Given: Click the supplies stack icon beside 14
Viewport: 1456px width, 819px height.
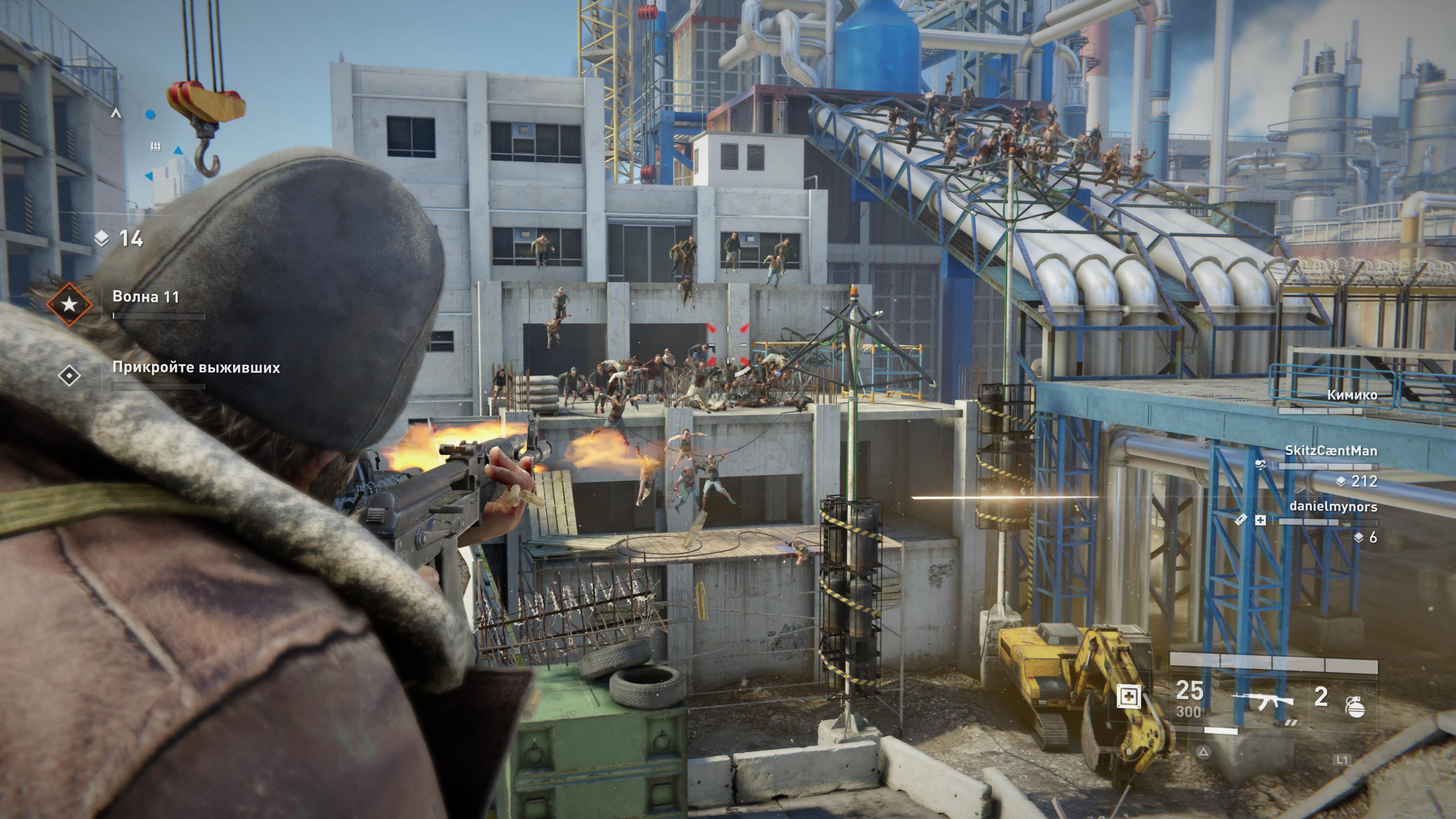Looking at the screenshot, I should pyautogui.click(x=102, y=238).
